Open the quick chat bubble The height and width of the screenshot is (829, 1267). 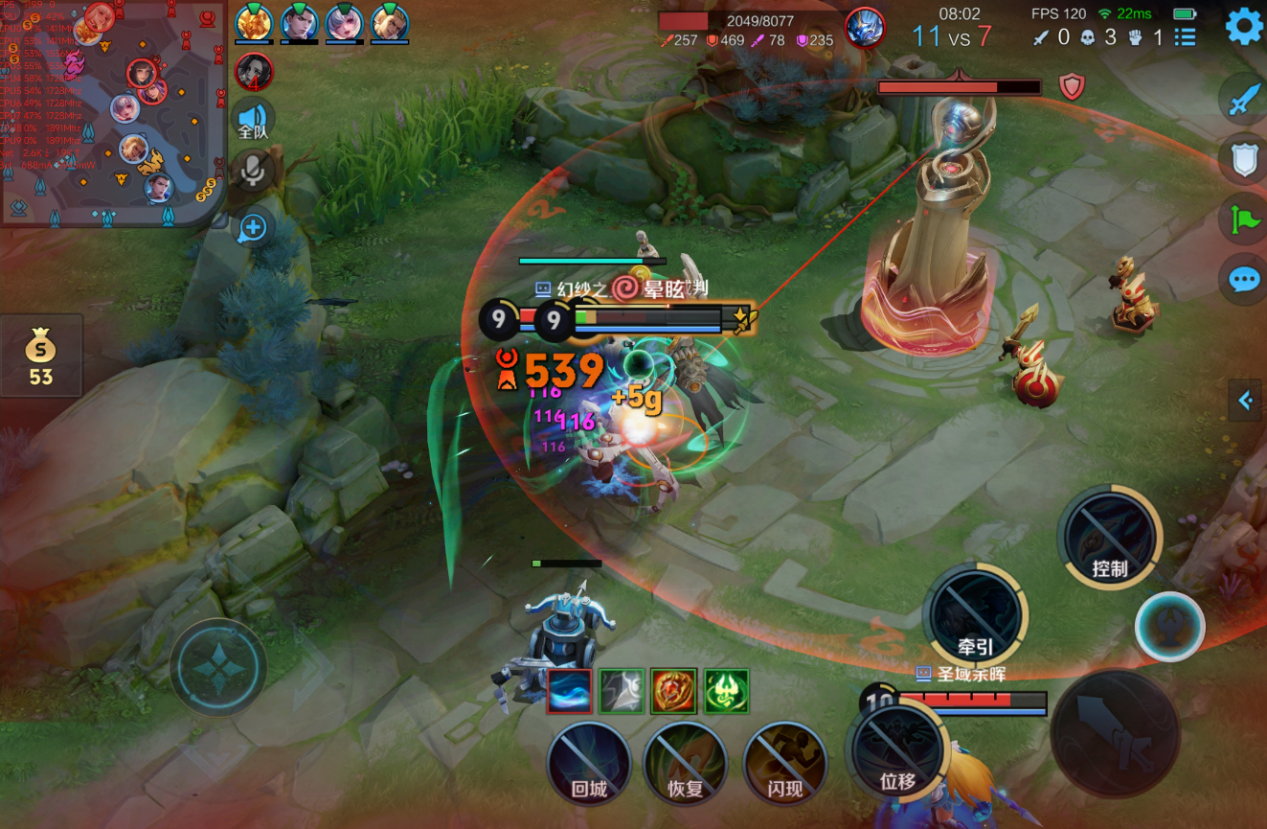(x=1244, y=279)
